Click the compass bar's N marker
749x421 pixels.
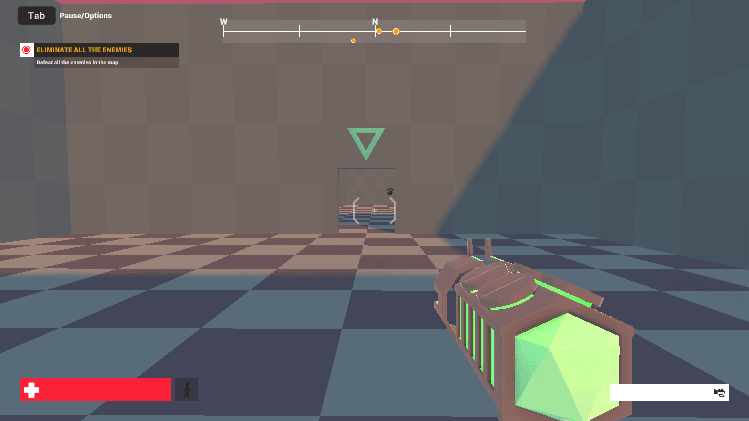tap(375, 22)
